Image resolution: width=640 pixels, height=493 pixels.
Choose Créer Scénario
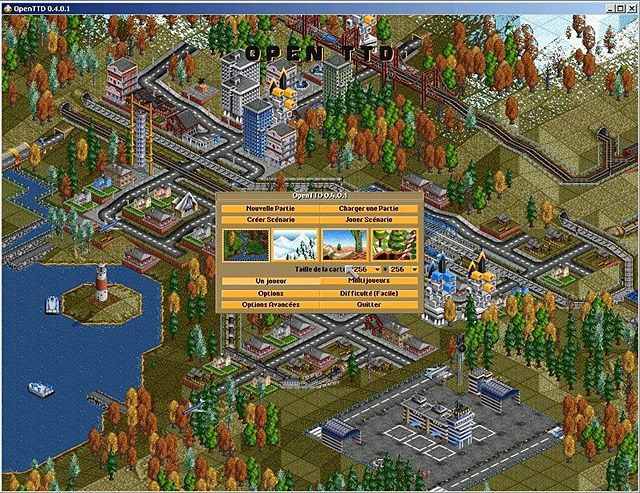point(267,218)
